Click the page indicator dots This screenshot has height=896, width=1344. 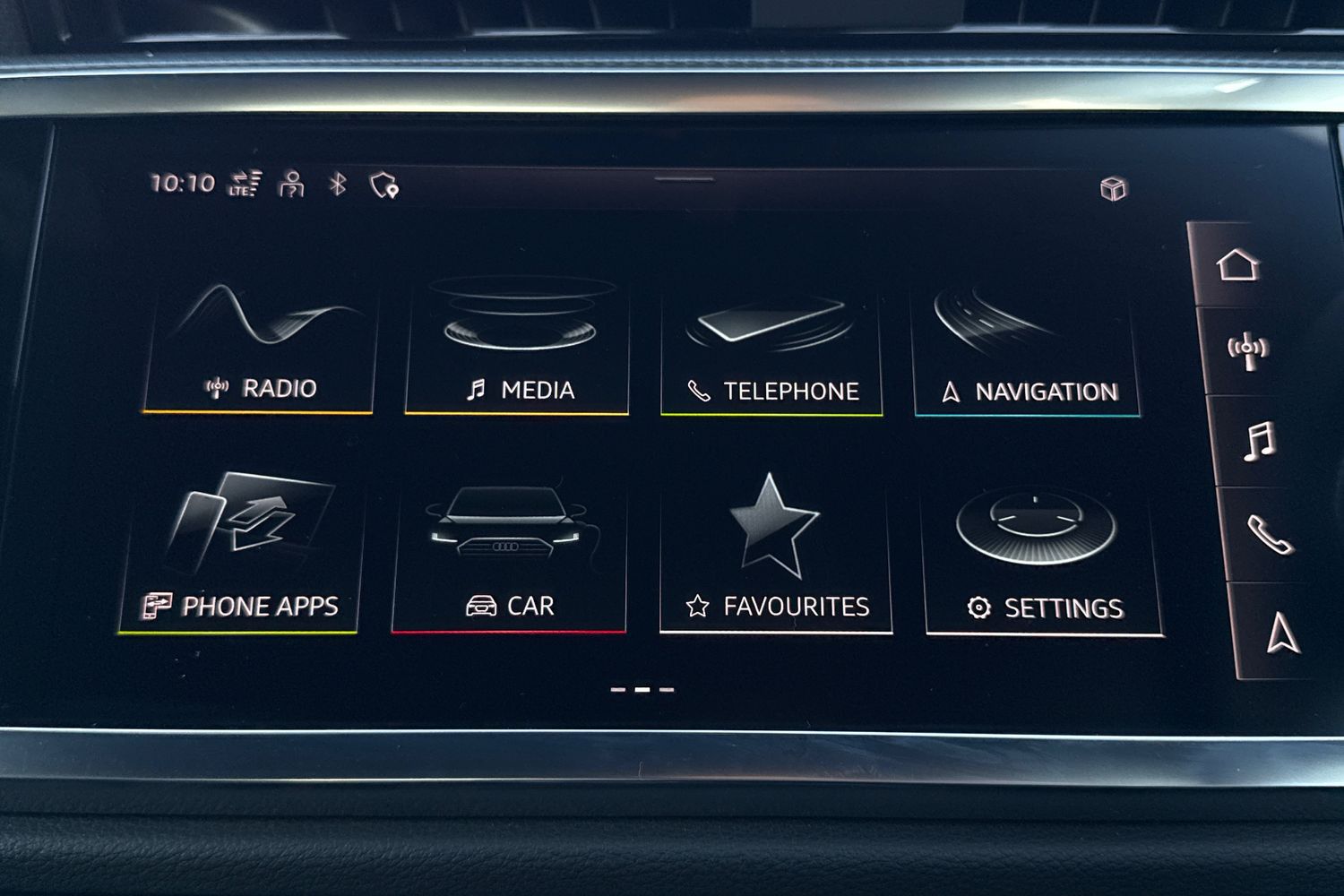pyautogui.click(x=642, y=690)
